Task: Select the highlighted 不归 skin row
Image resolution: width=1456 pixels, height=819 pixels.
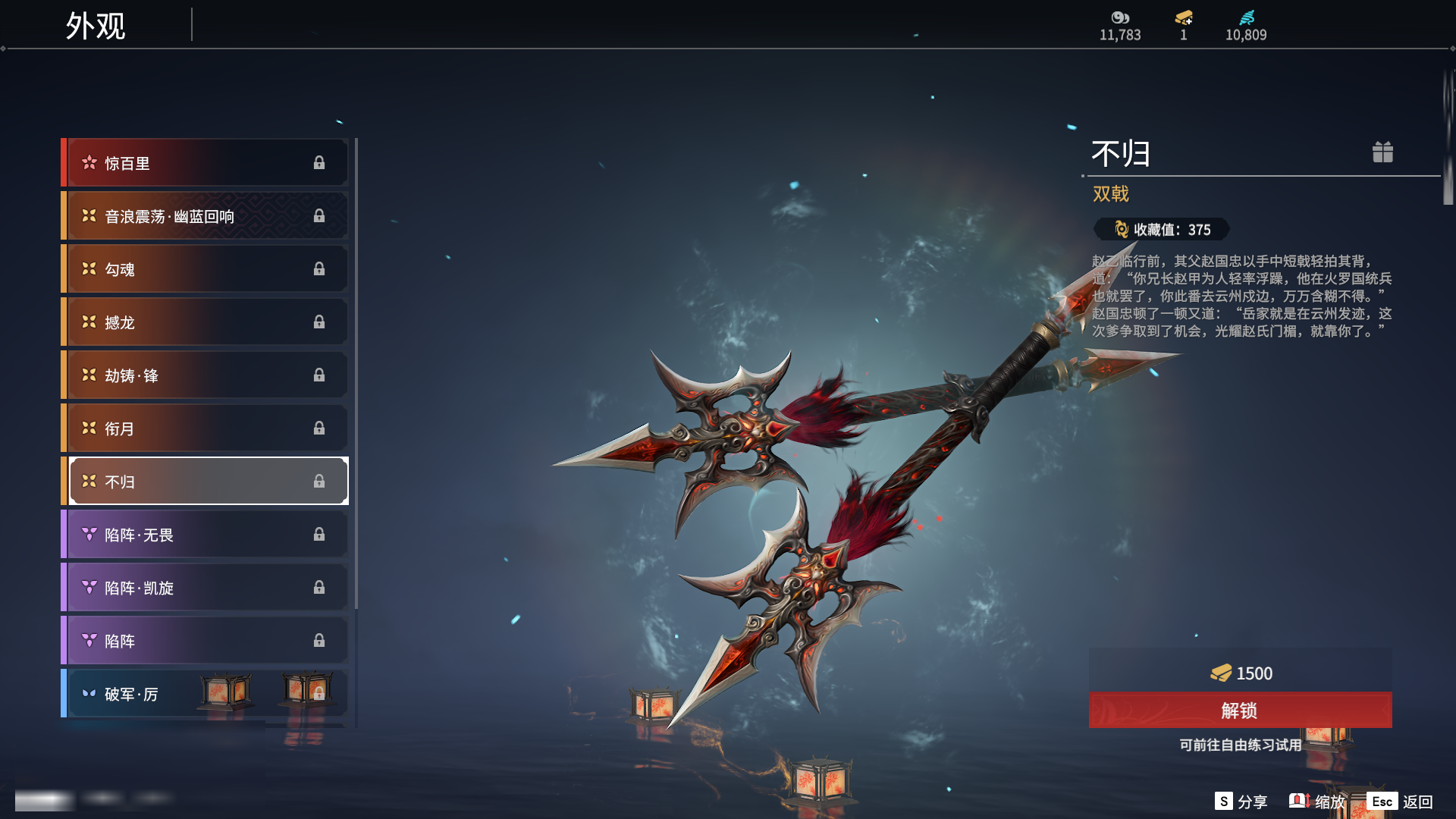Action: click(206, 482)
